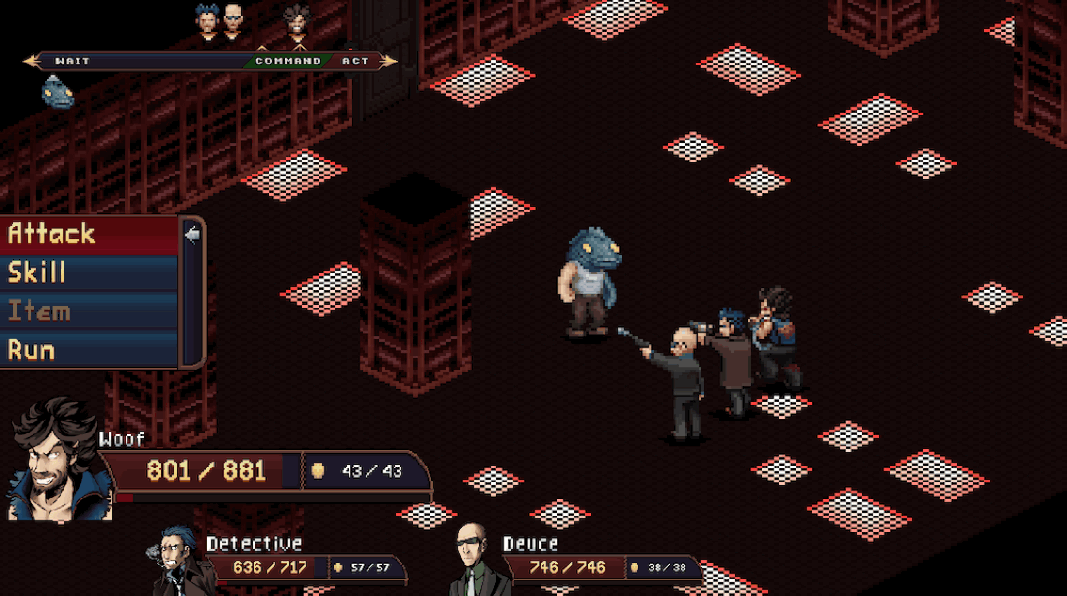
Task: Choose the Attack command
Action: point(90,234)
